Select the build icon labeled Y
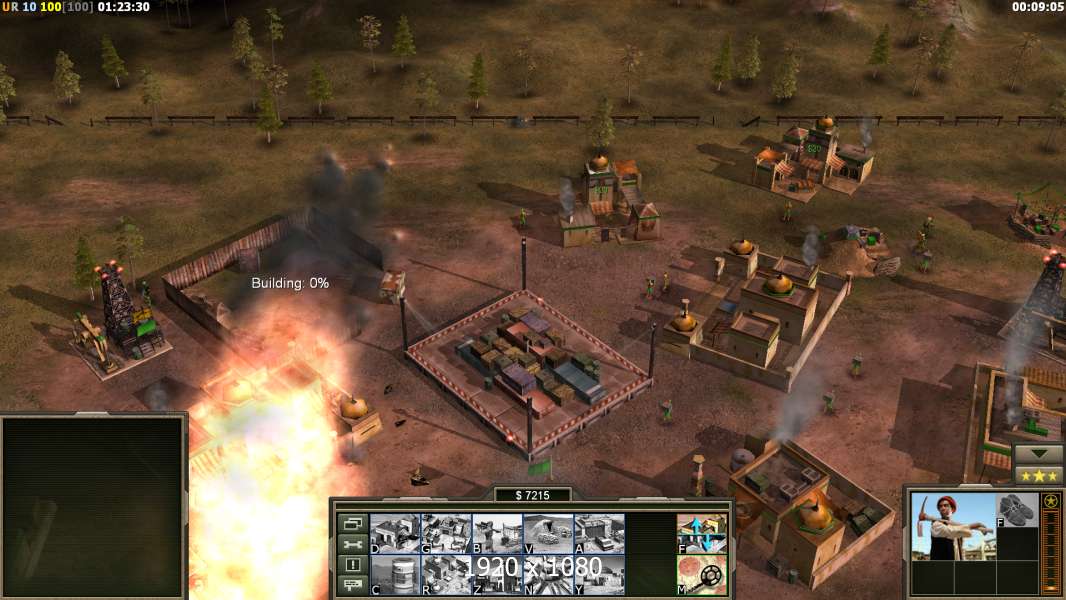The height and width of the screenshot is (600, 1066). (599, 575)
